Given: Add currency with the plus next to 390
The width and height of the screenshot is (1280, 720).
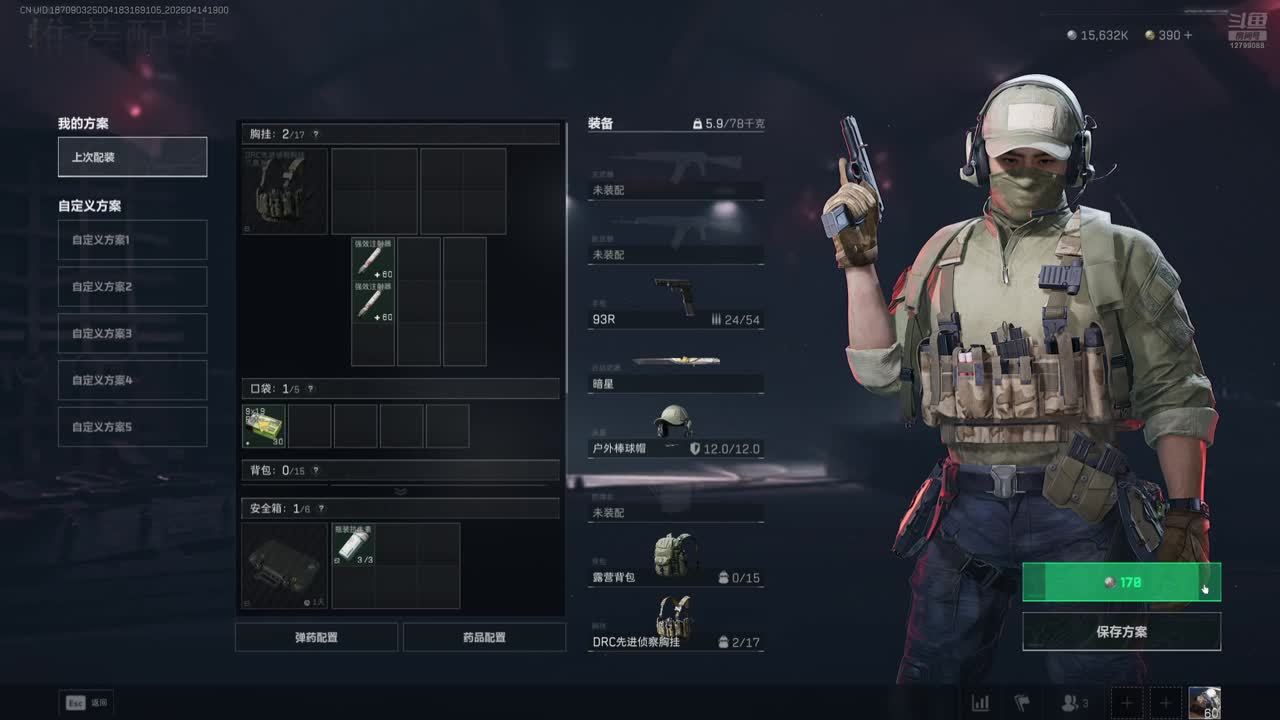Looking at the screenshot, I should point(1187,35).
